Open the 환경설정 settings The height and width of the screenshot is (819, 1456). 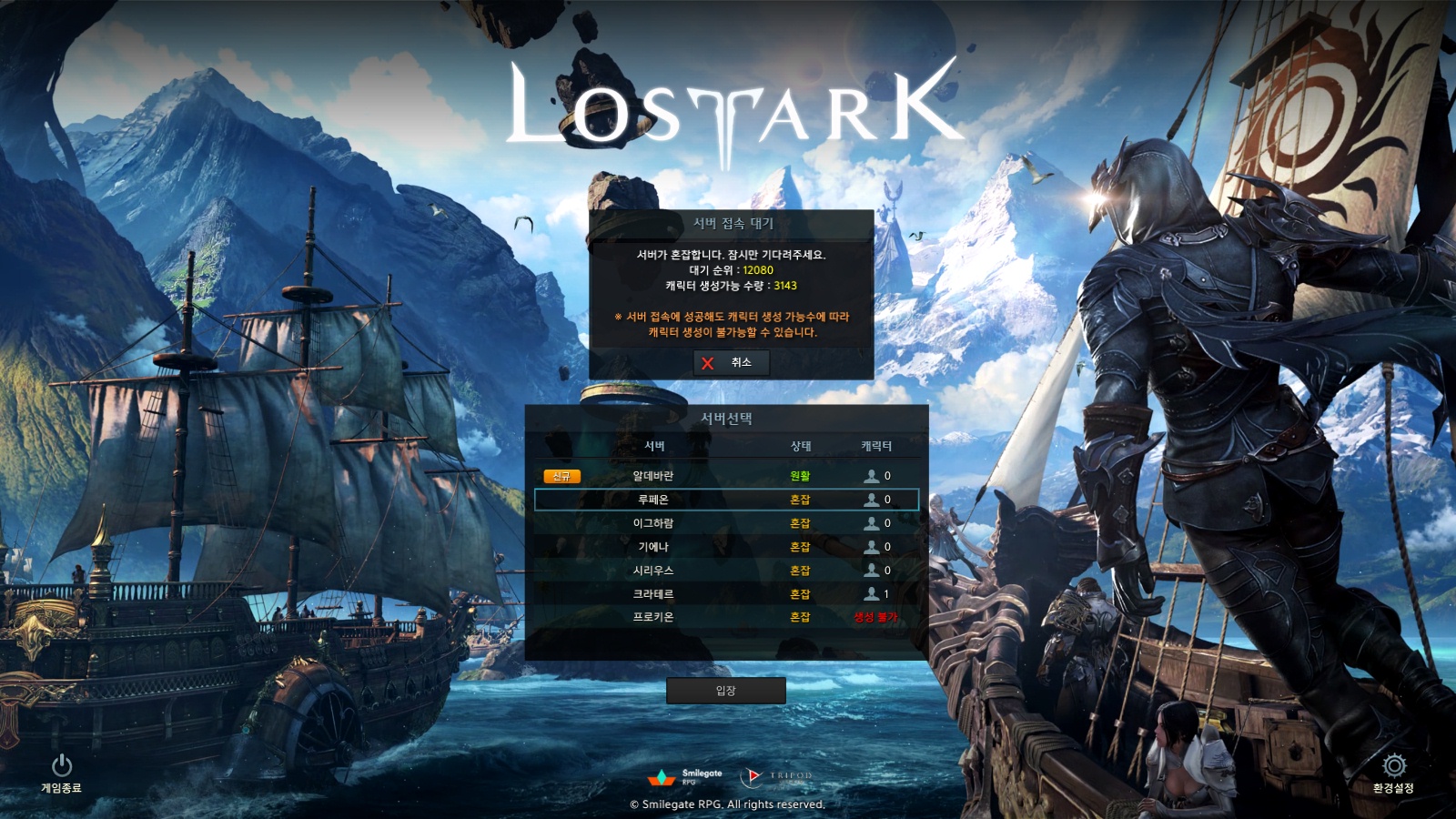1393,773
